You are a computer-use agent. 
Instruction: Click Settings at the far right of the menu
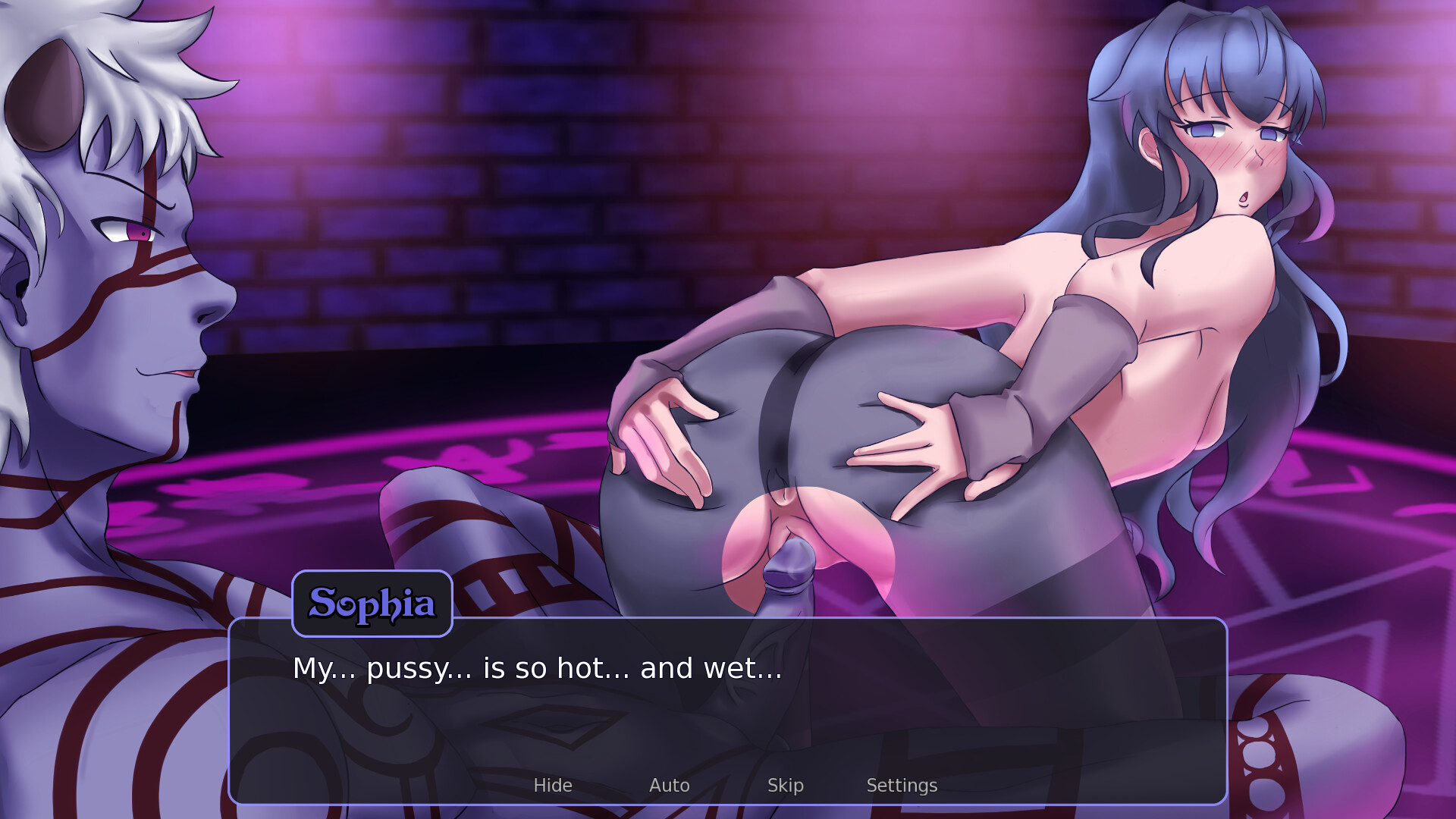tap(902, 785)
